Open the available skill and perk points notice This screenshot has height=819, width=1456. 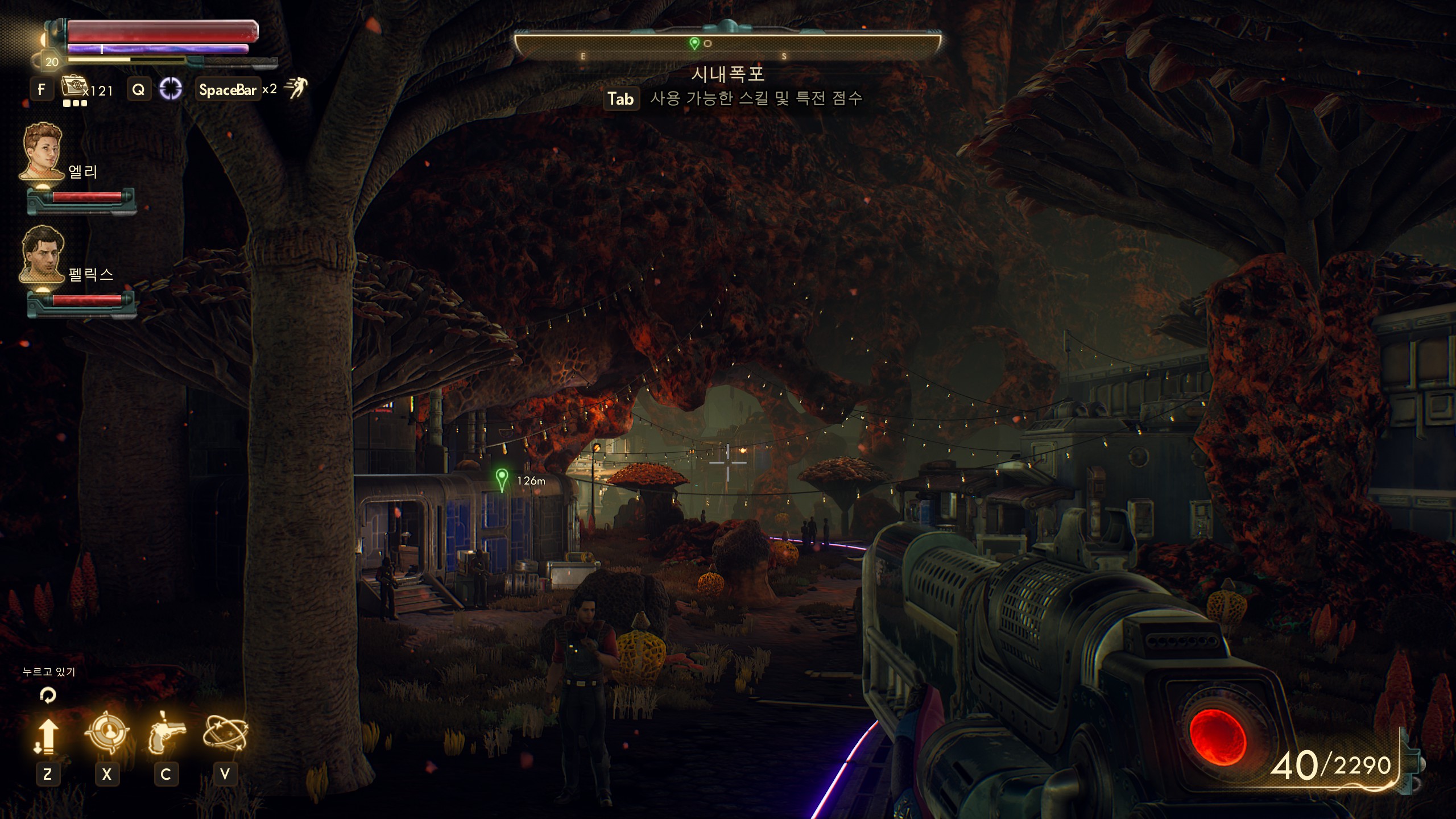(733, 98)
